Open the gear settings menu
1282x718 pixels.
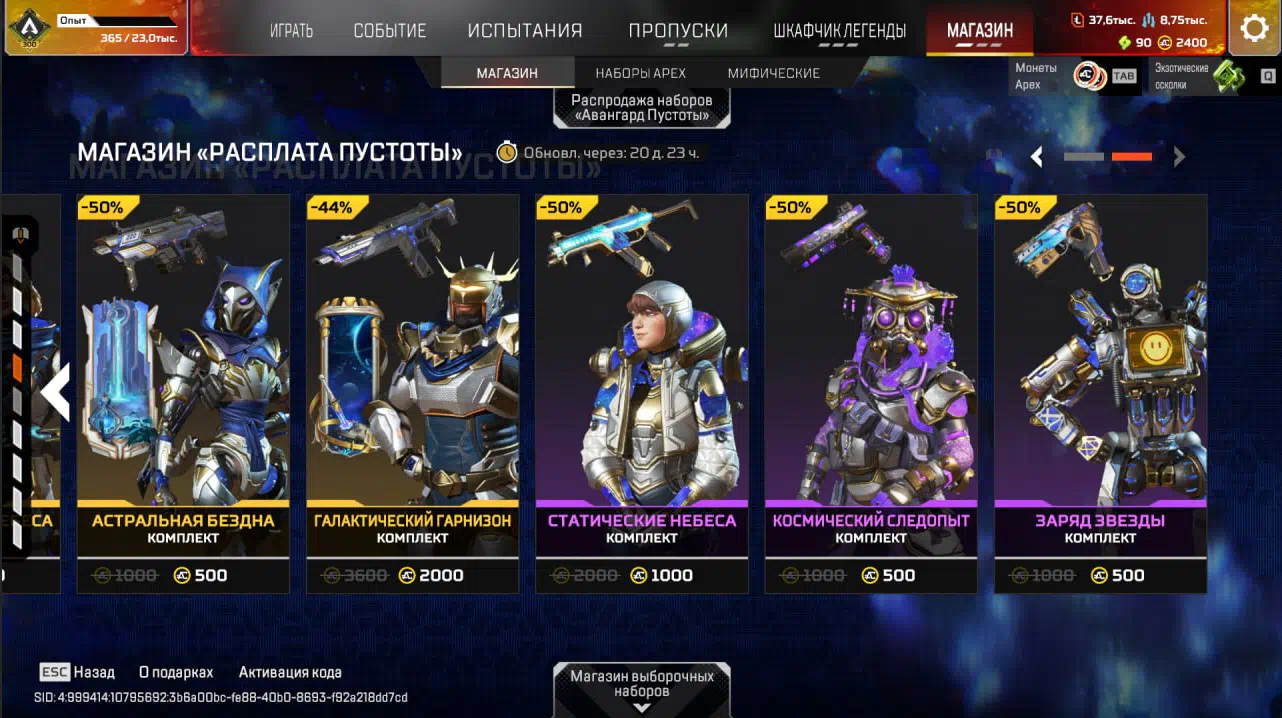(1254, 28)
